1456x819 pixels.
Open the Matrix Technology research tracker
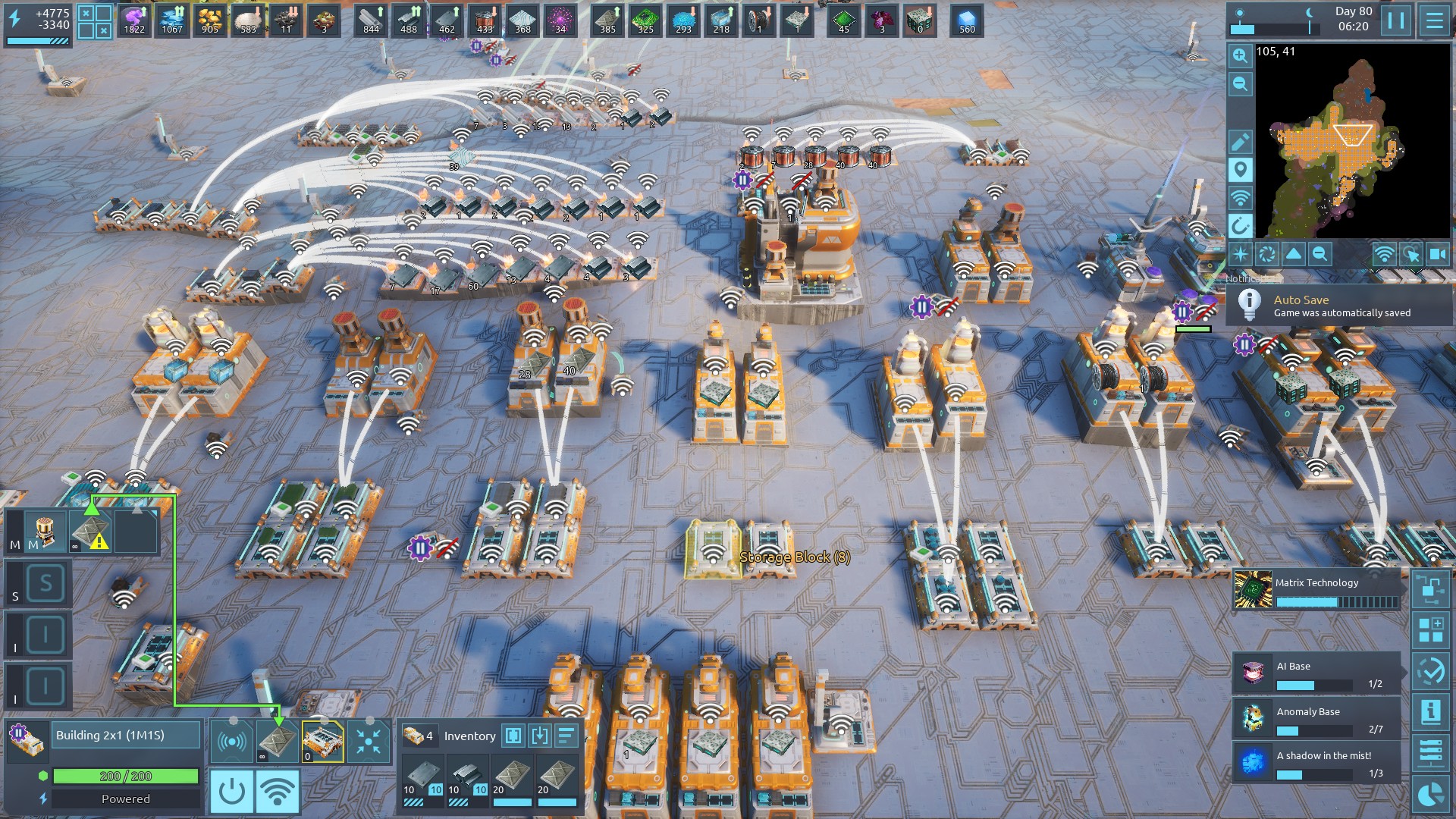[1316, 591]
